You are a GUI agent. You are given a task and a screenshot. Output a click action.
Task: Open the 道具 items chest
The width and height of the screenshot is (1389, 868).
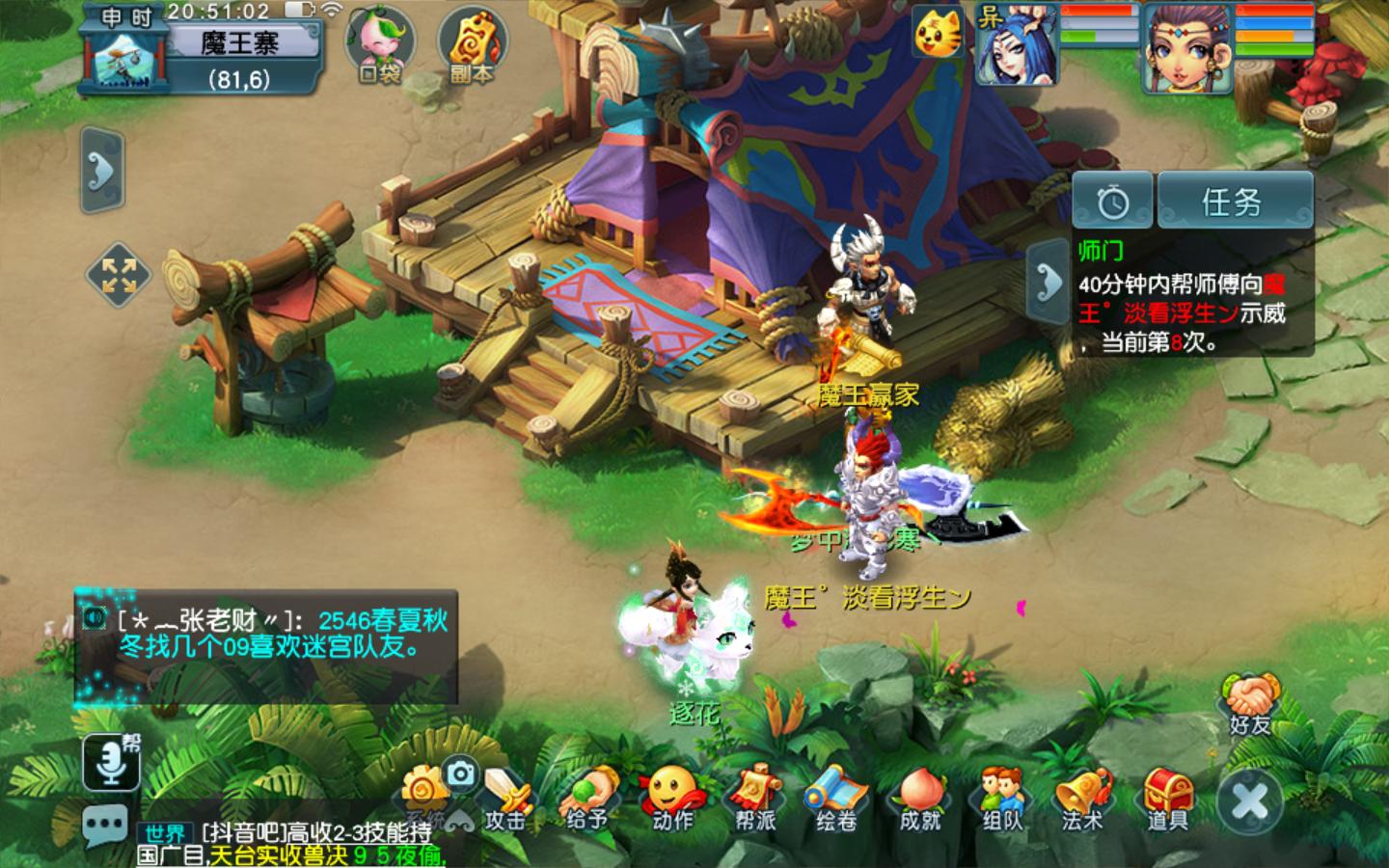1167,799
